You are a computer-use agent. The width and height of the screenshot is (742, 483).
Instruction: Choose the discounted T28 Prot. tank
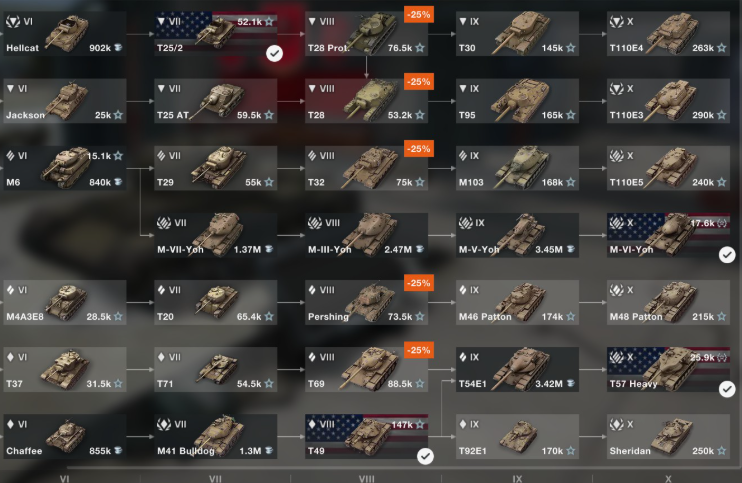pos(366,34)
